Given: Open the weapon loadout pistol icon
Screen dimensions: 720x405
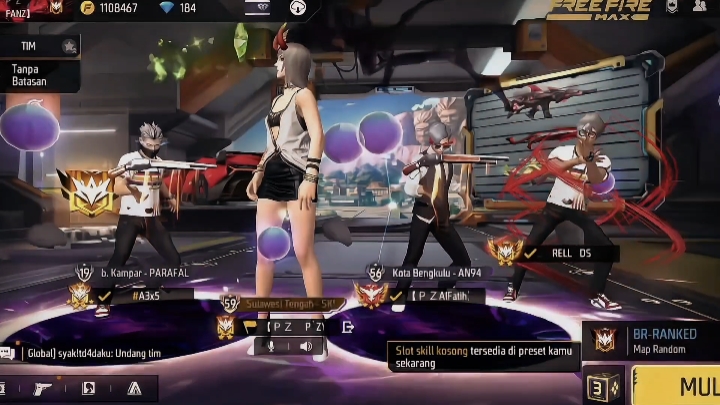Looking at the screenshot, I should [x=43, y=387].
